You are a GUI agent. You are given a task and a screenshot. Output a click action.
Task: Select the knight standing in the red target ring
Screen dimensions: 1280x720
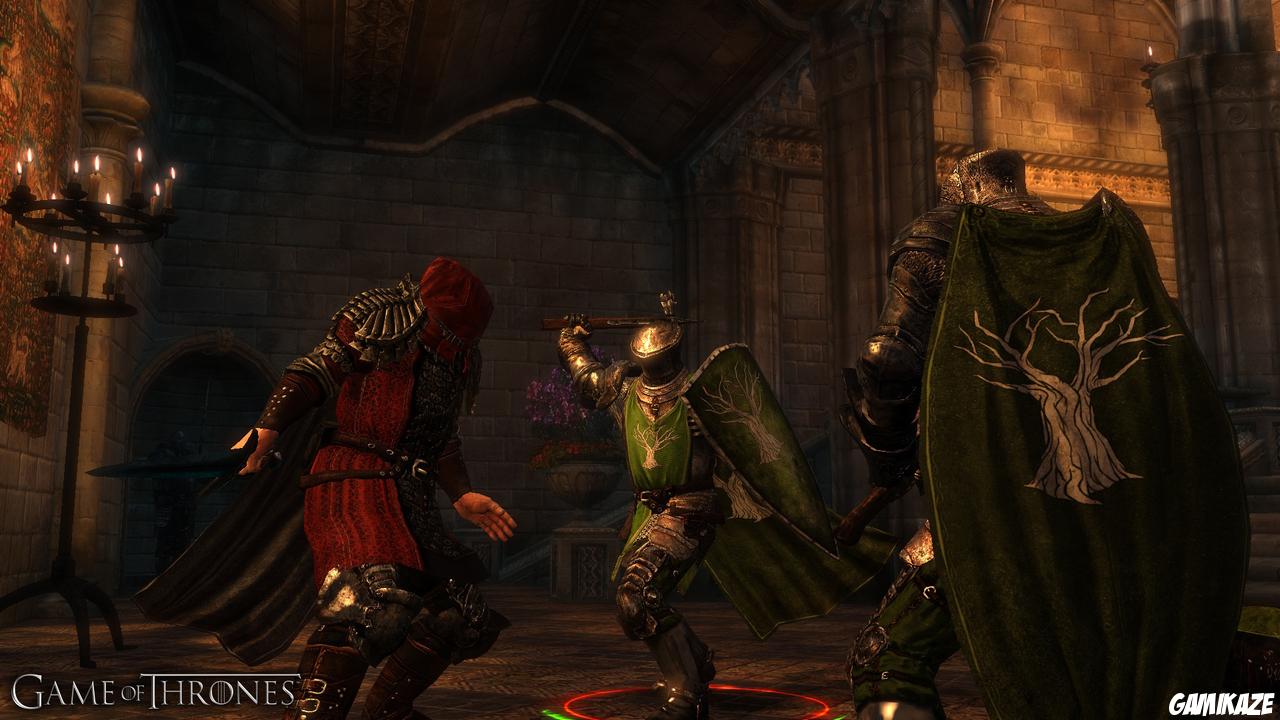(662, 470)
